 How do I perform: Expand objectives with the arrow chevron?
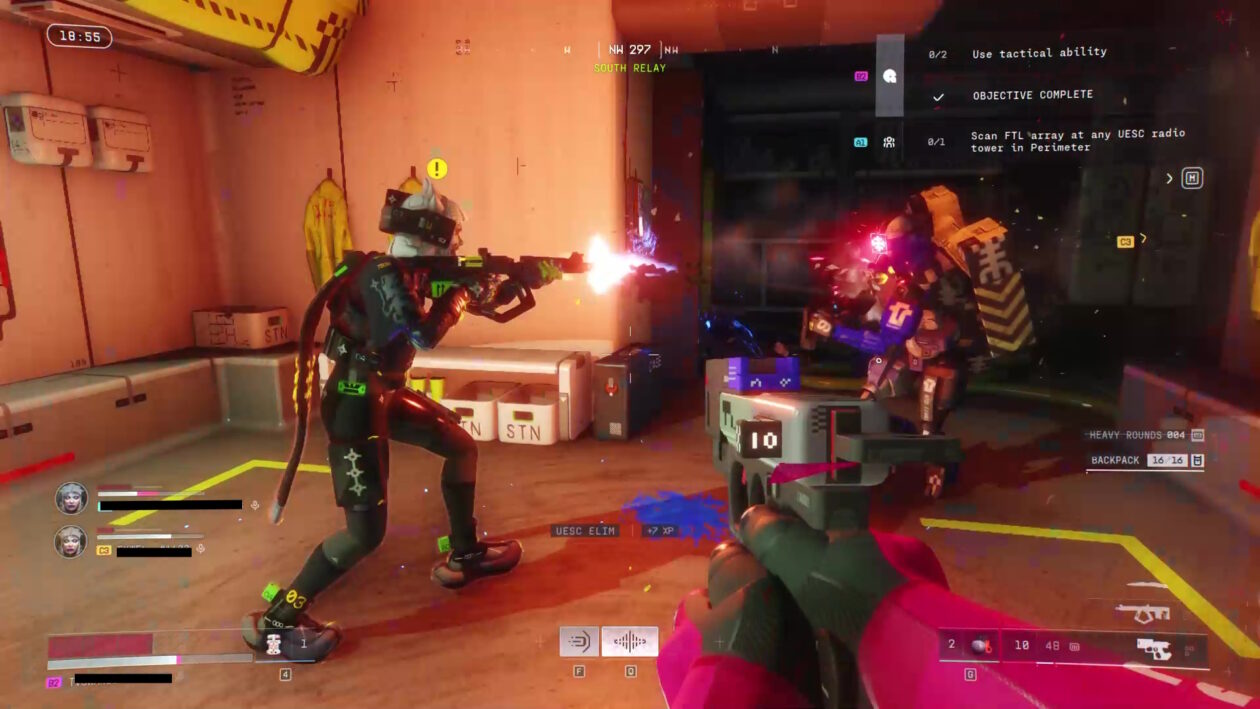(1170, 179)
